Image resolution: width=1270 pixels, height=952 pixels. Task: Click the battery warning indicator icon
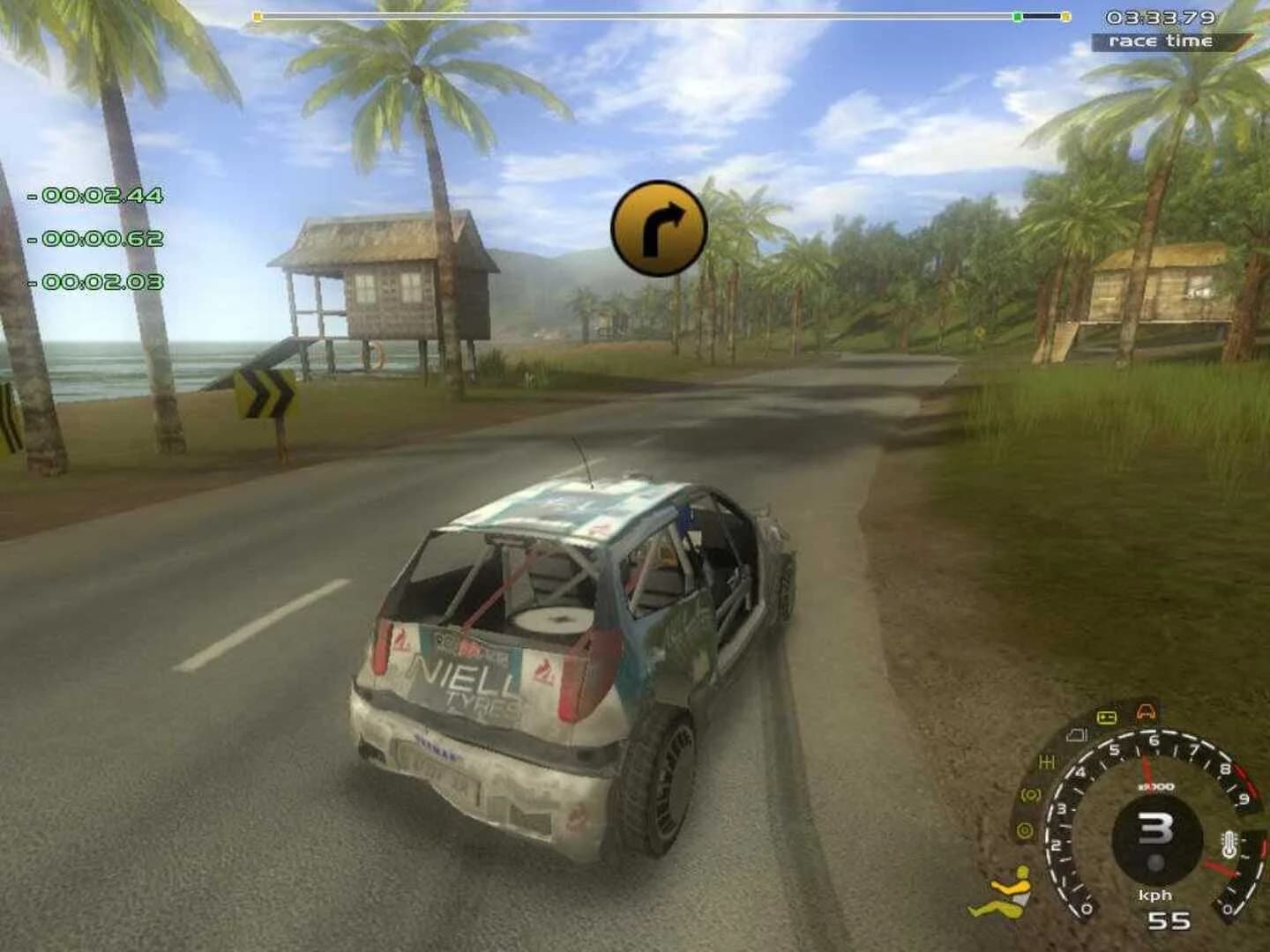point(1107,717)
